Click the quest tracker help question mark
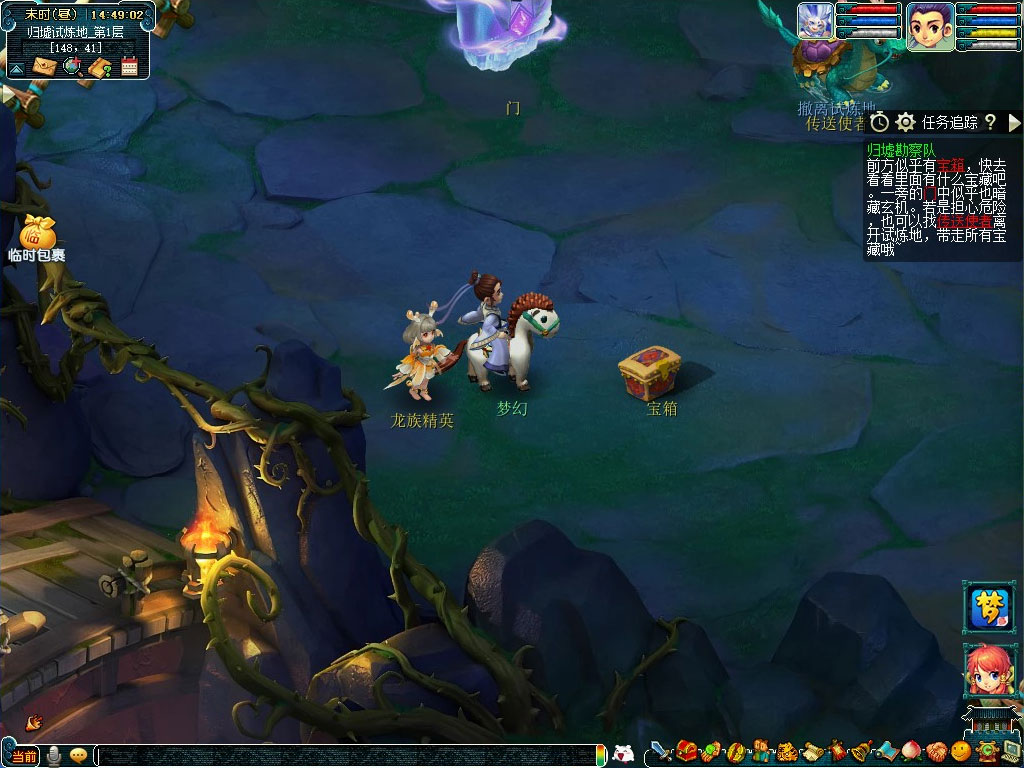Viewport: 1024px width, 768px height. [x=990, y=122]
